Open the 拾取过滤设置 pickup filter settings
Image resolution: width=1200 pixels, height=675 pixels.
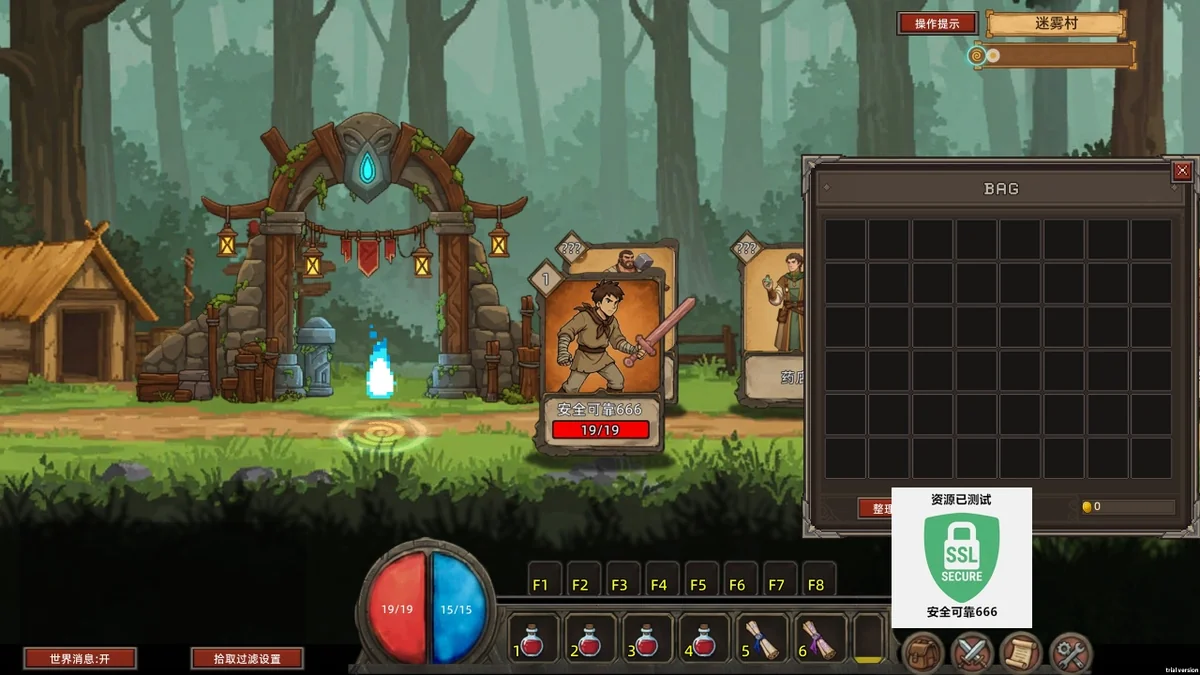tap(248, 658)
